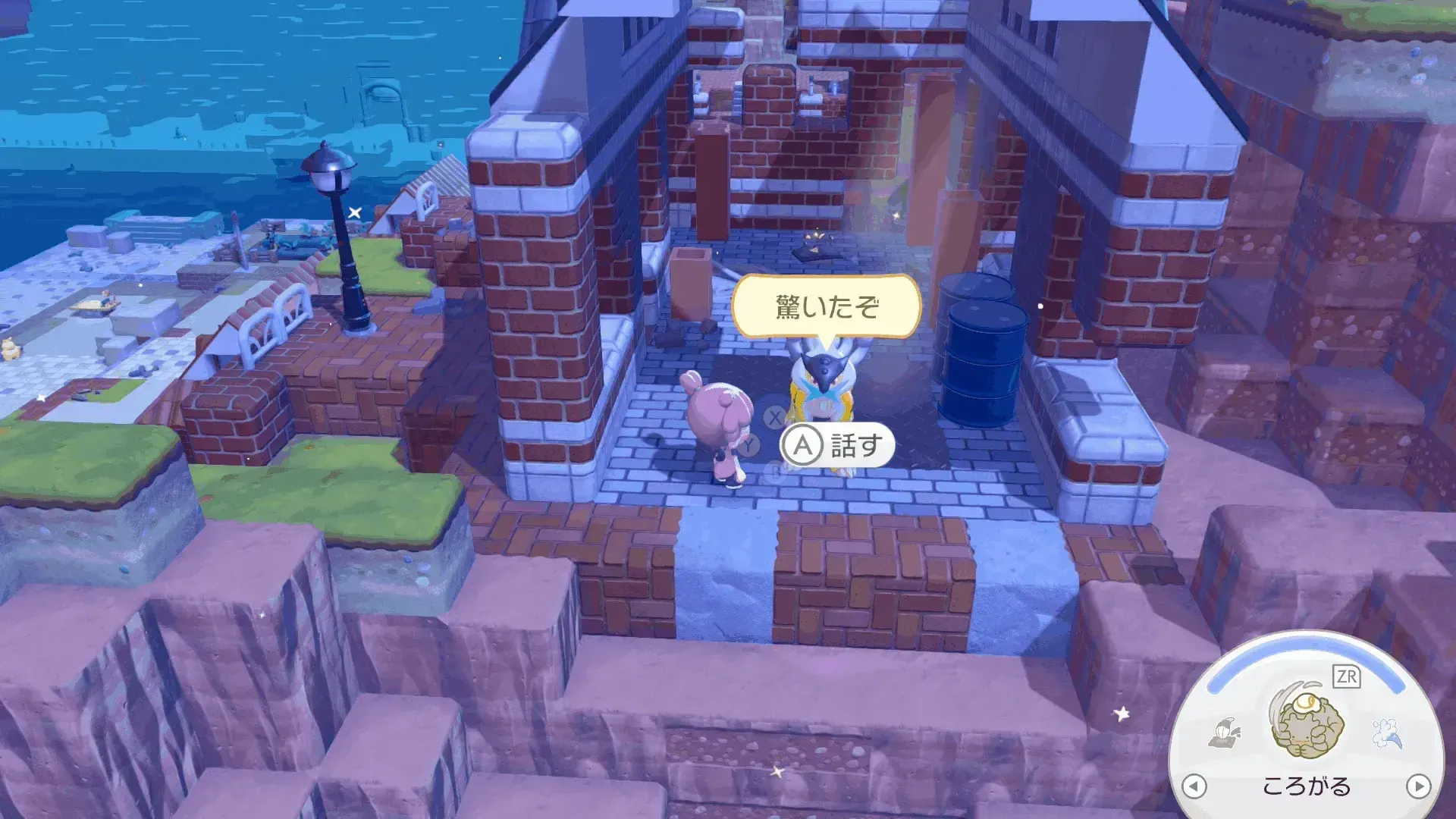The width and height of the screenshot is (1456, 819).
Task: Select the snowy-spray move icon on the right
Action: (x=1386, y=733)
